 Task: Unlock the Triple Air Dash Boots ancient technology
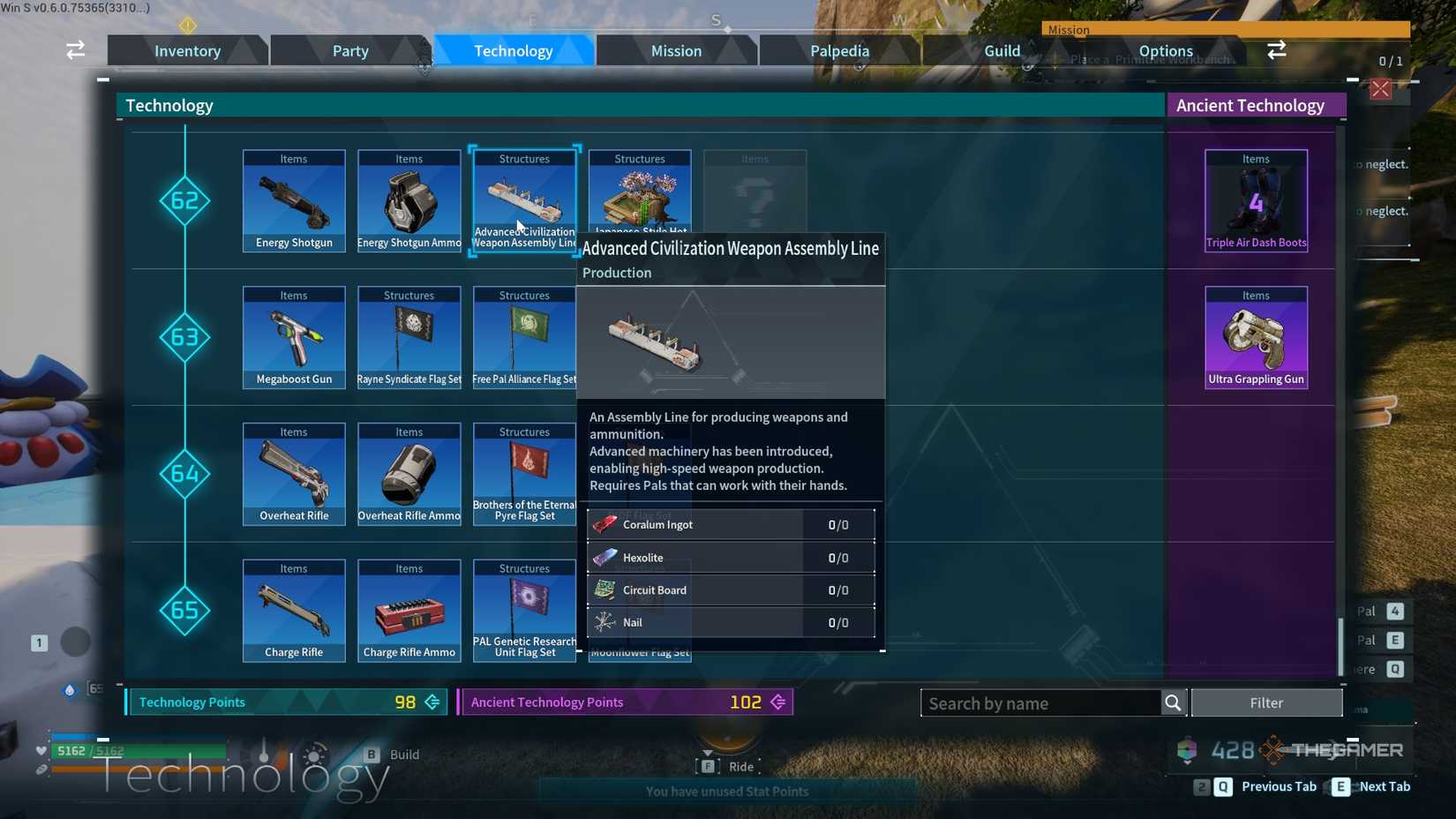(1255, 199)
